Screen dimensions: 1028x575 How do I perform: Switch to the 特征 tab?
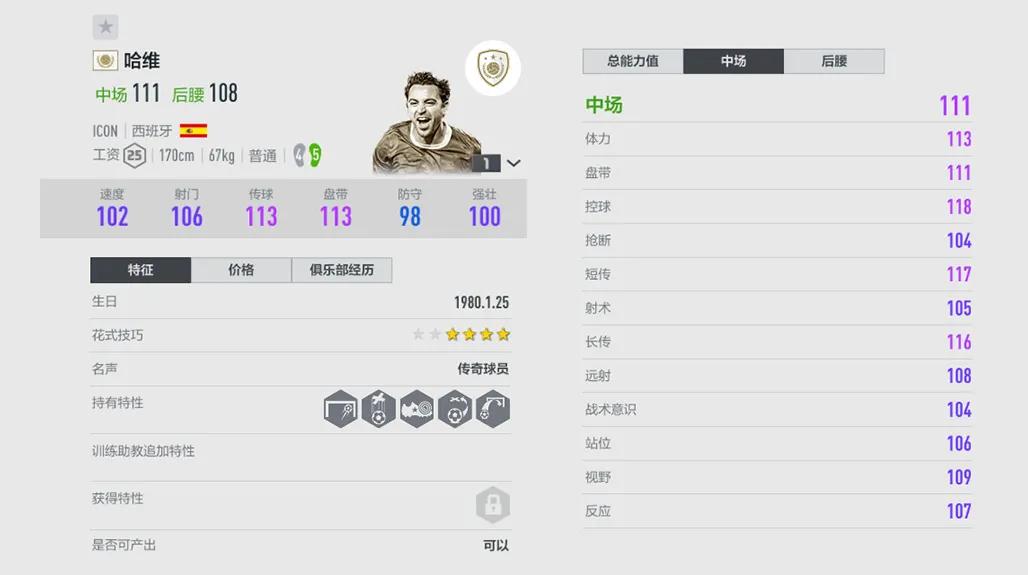click(x=140, y=270)
